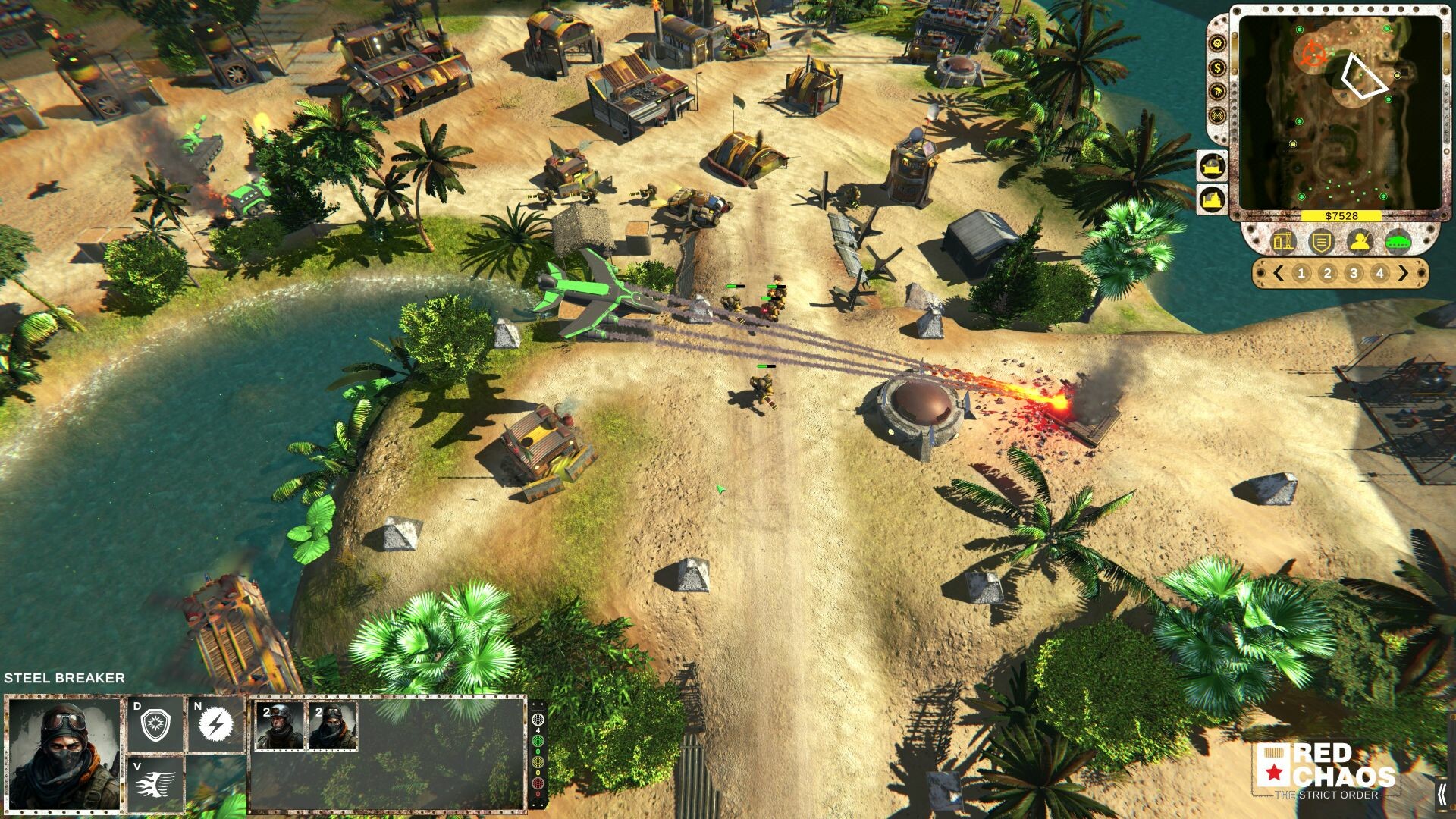This screenshot has width=1456, height=819.
Task: Expand the next build page with the right chevron
Action: point(1404,272)
